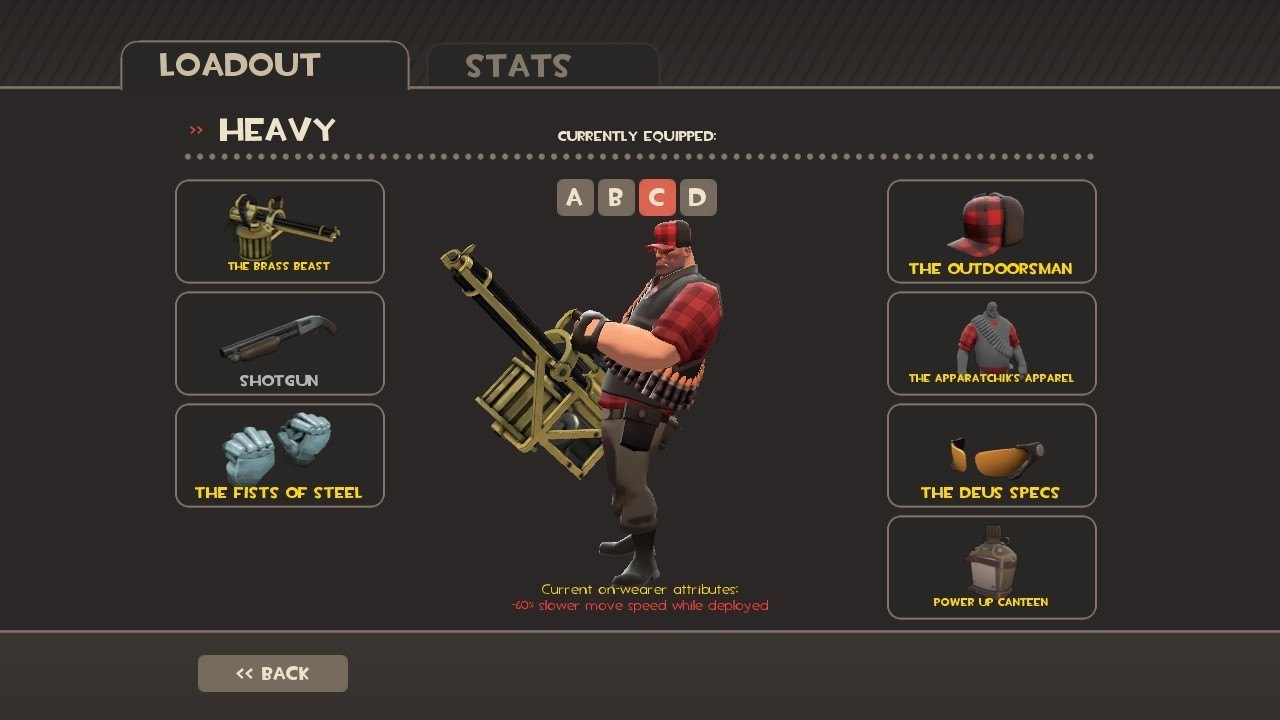1280x720 pixels.
Task: Select loadout preset C
Action: click(656, 198)
